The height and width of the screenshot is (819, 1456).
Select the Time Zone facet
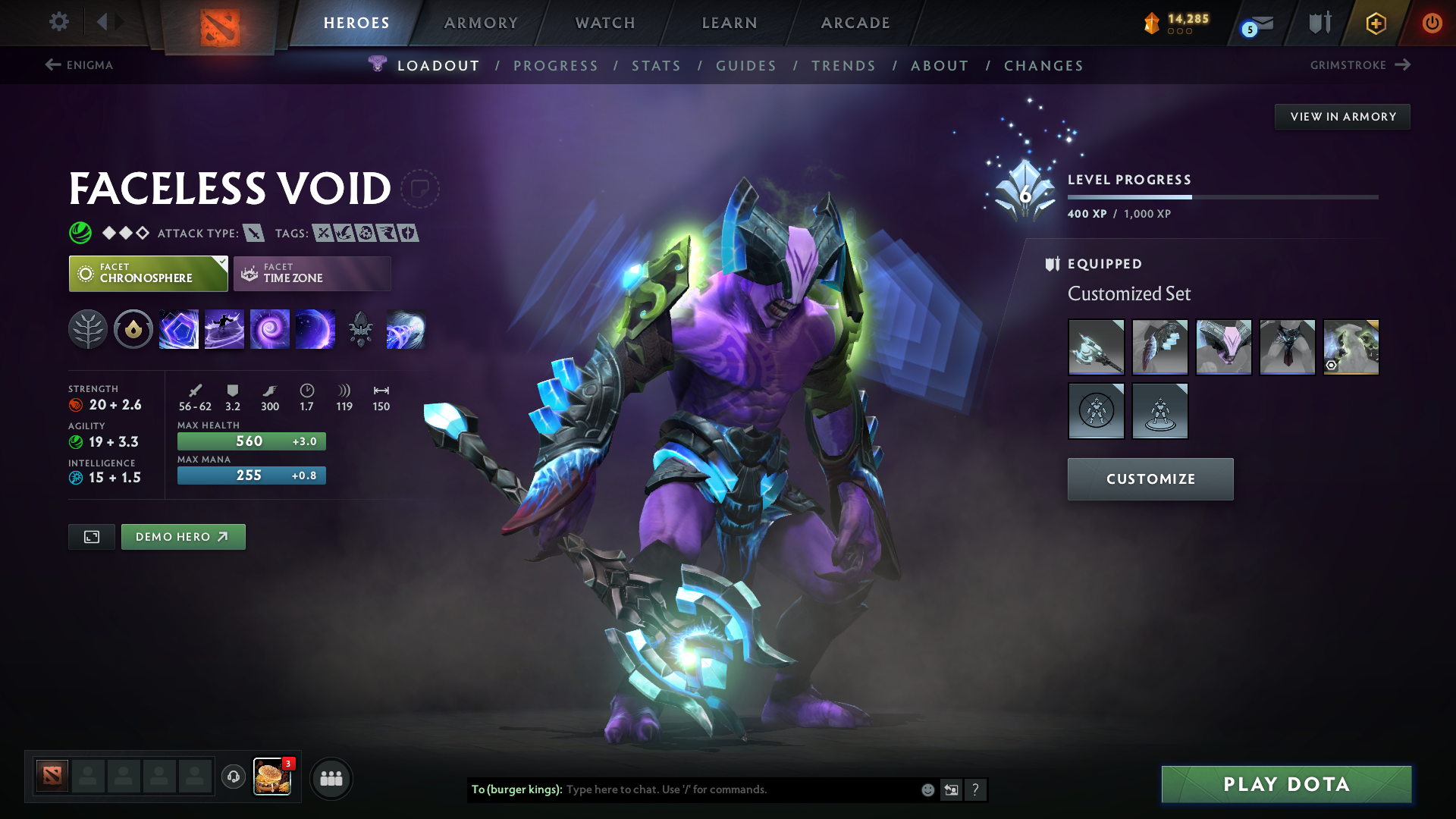312,273
